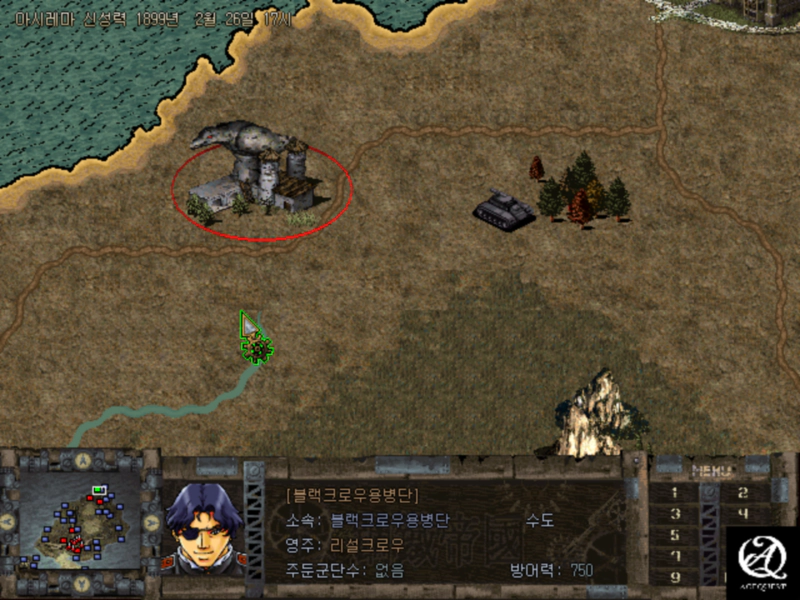Image resolution: width=800 pixels, height=600 pixels.
Task: Click the island minimap
Action: (80, 521)
